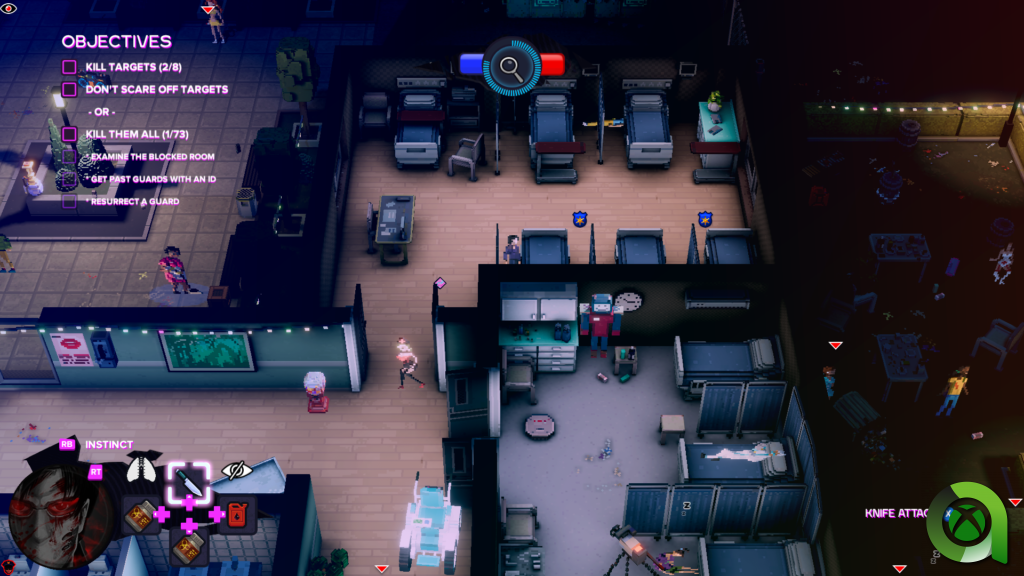
Task: Tick the Kill Targets objective checkbox
Action: (x=69, y=67)
